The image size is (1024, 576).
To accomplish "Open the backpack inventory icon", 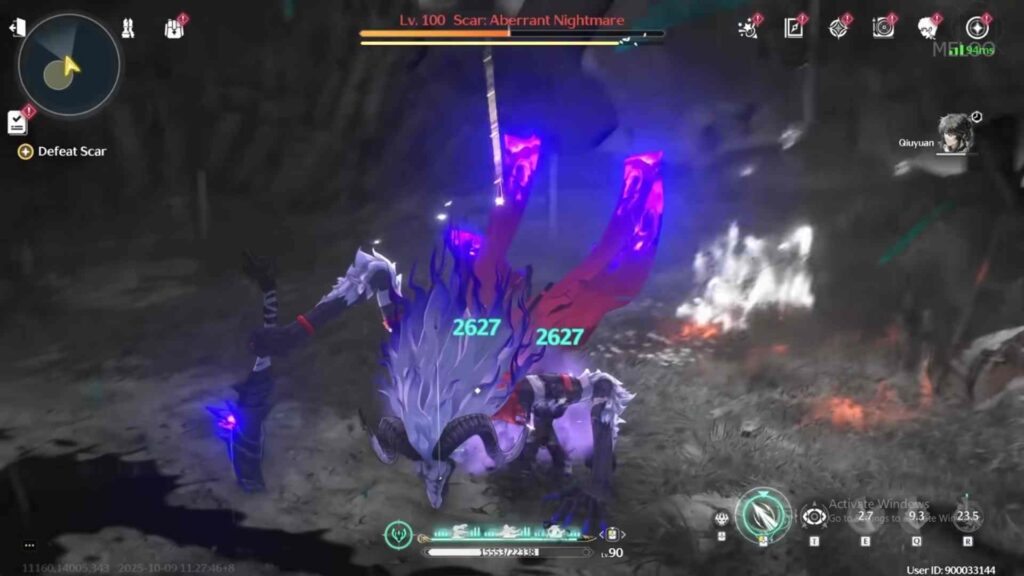I will (174, 29).
